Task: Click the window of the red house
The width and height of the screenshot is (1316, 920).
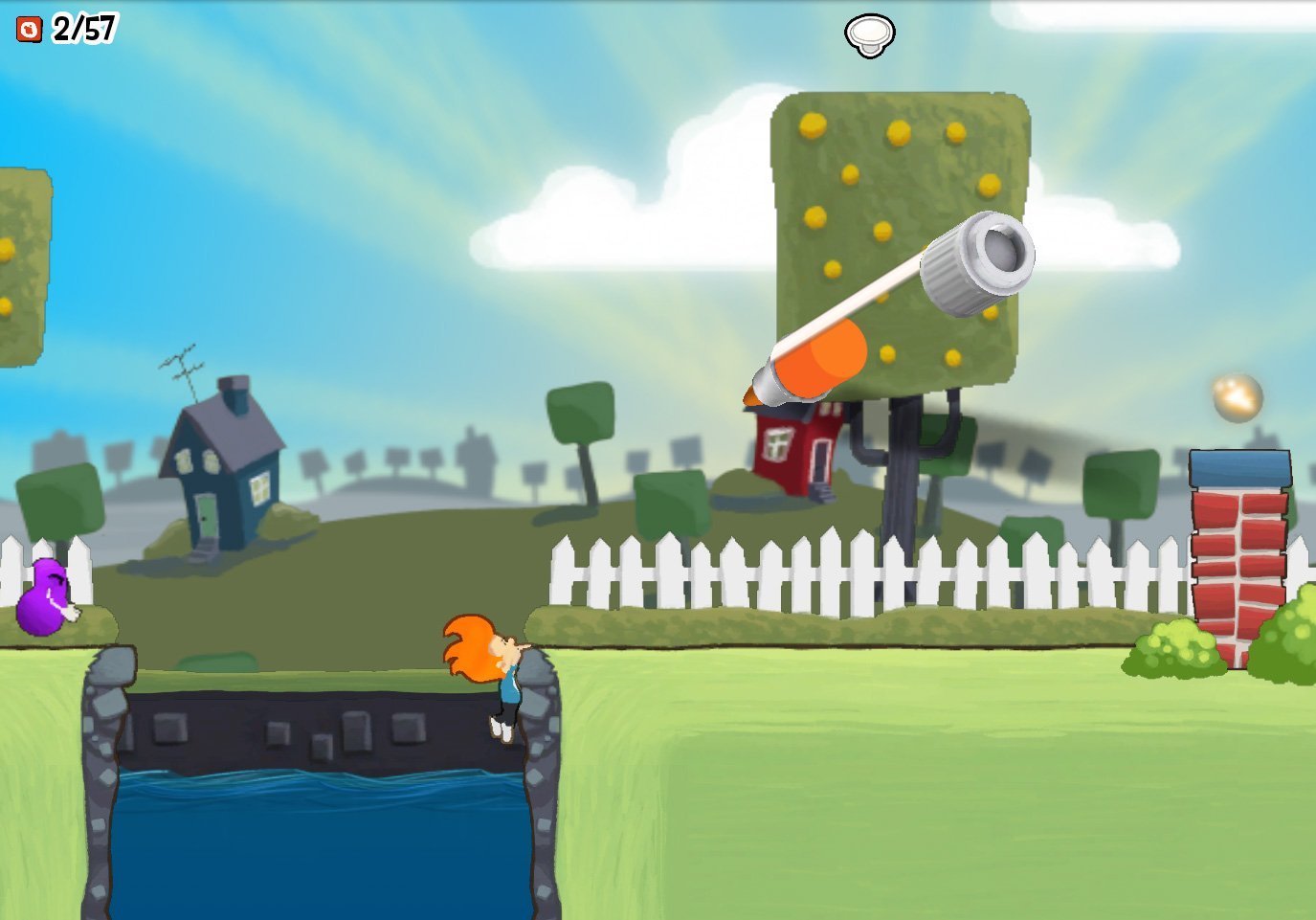Action: click(x=777, y=442)
